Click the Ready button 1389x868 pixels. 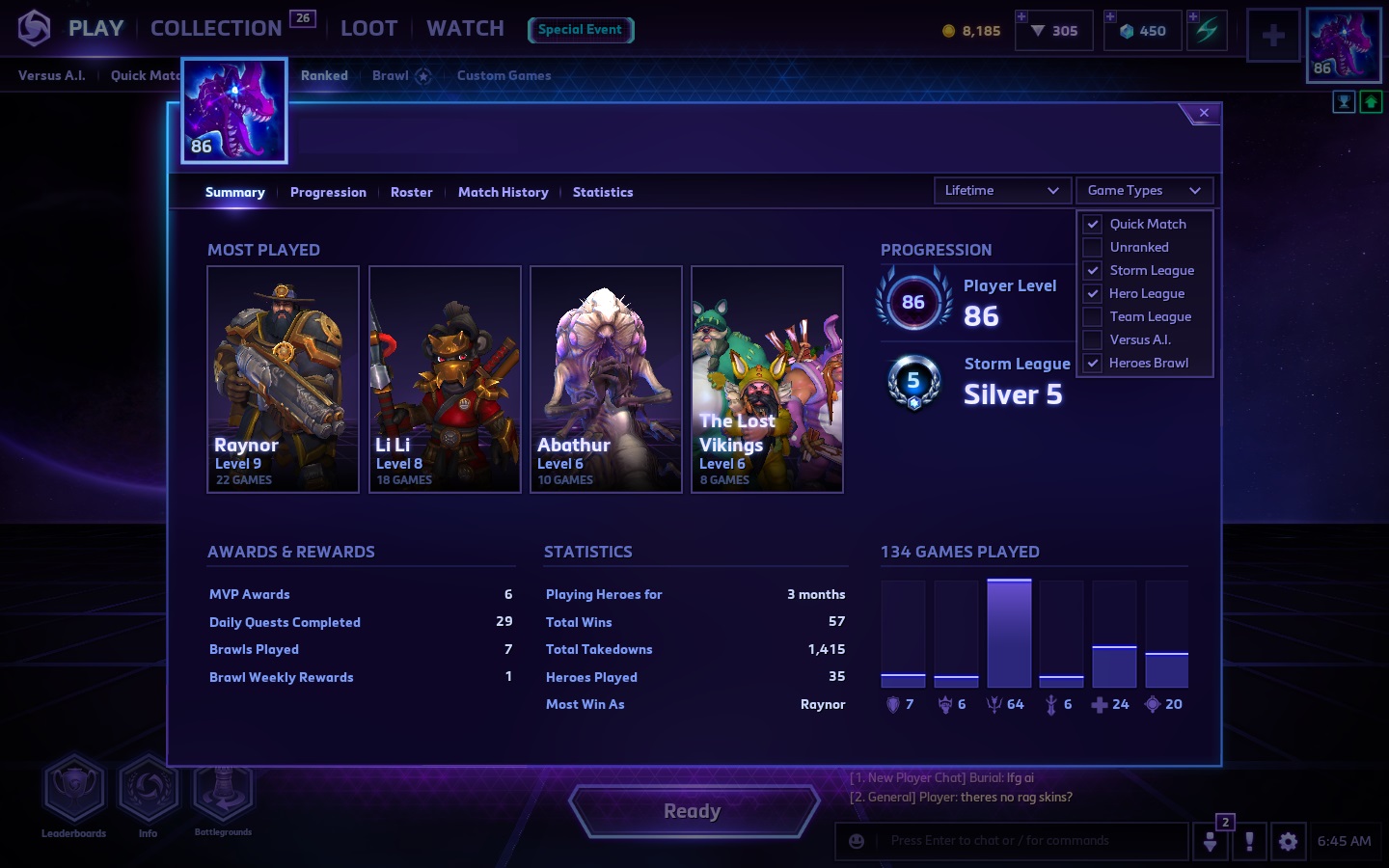coord(693,811)
